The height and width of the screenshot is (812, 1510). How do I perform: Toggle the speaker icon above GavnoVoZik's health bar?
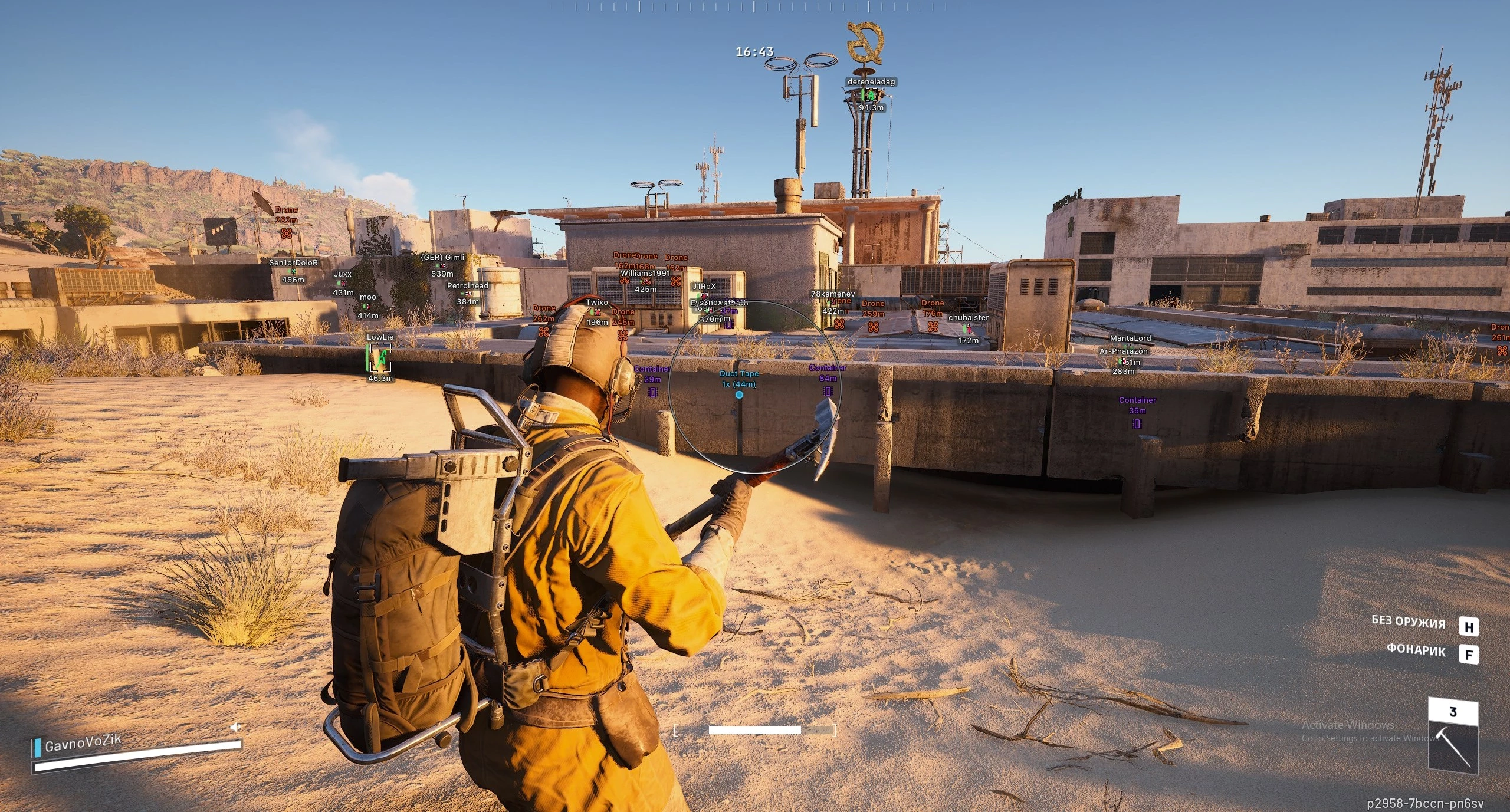coord(235,727)
